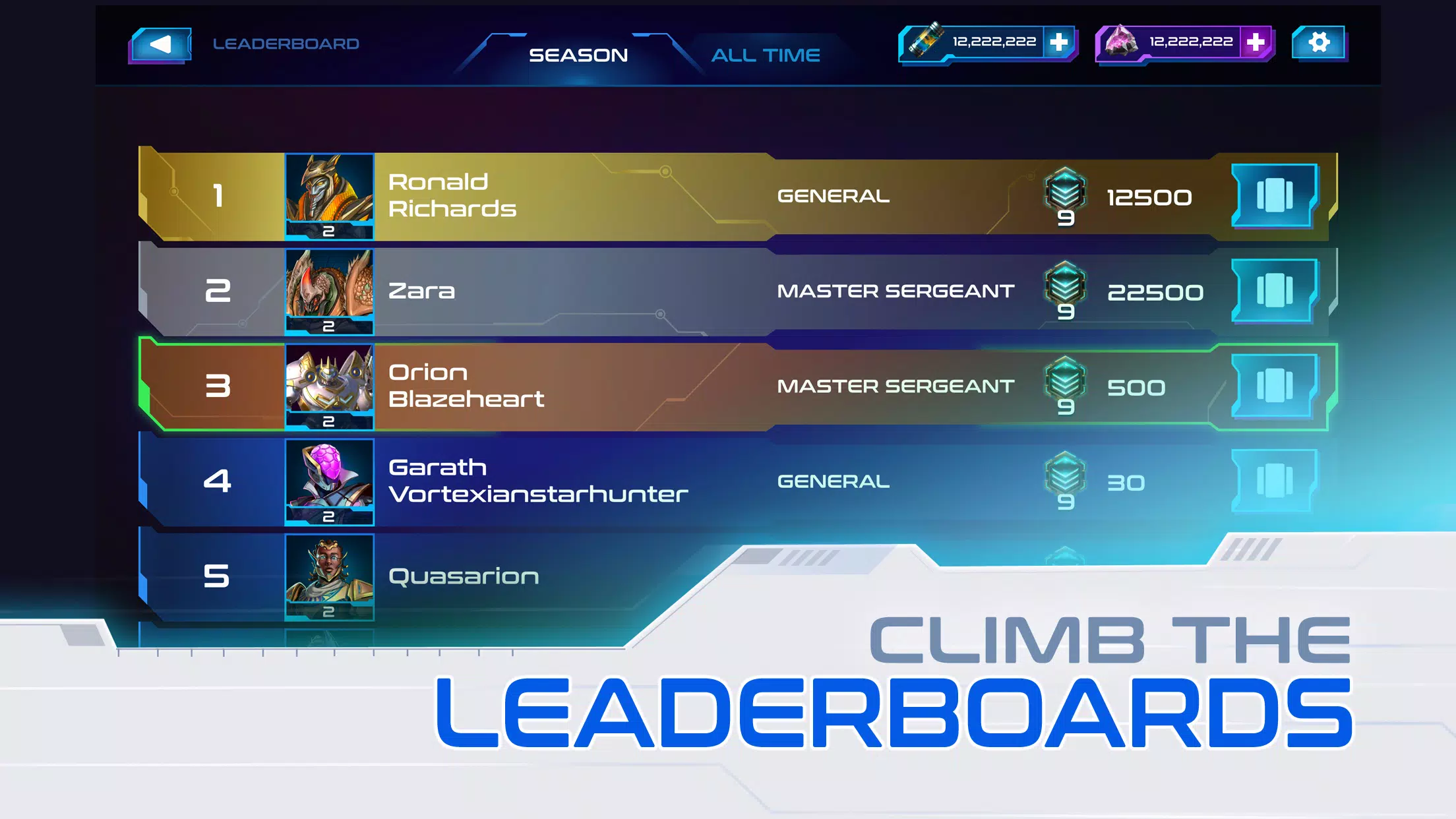Open Garath Vortexianstarhunter's squad button
The image size is (1456, 819).
coord(1274,481)
